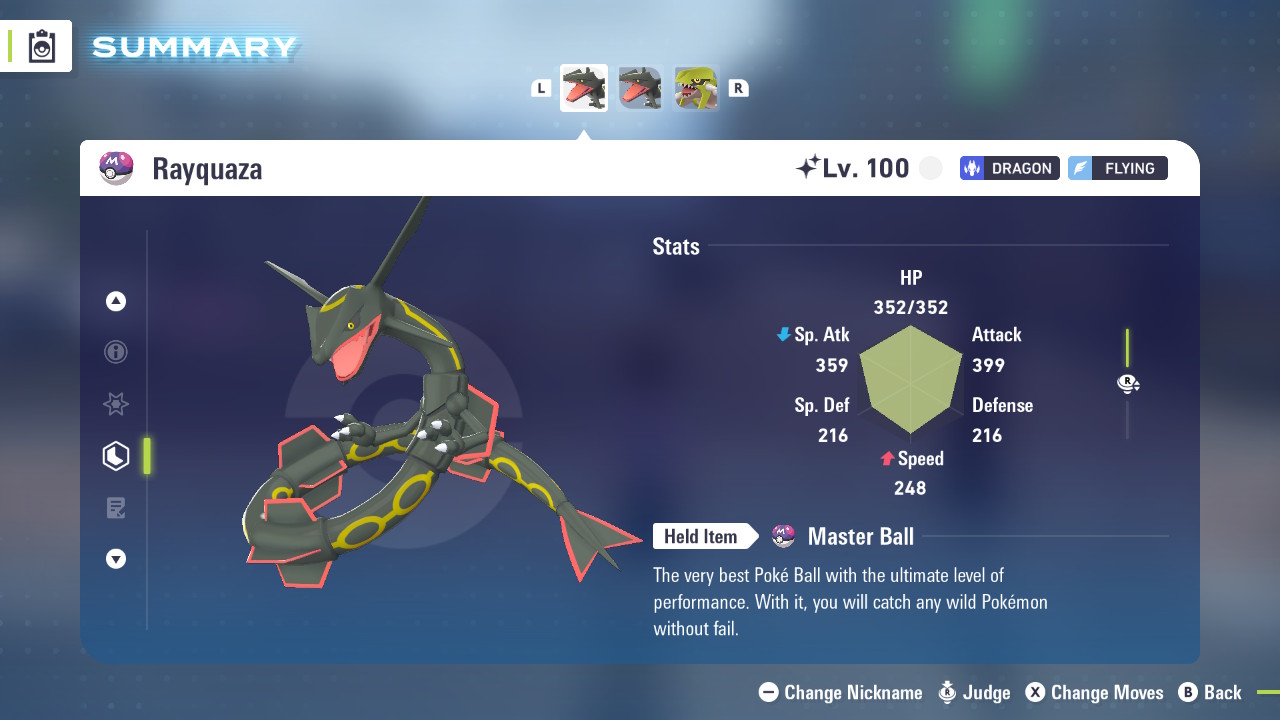Open the info page icon

tap(116, 352)
